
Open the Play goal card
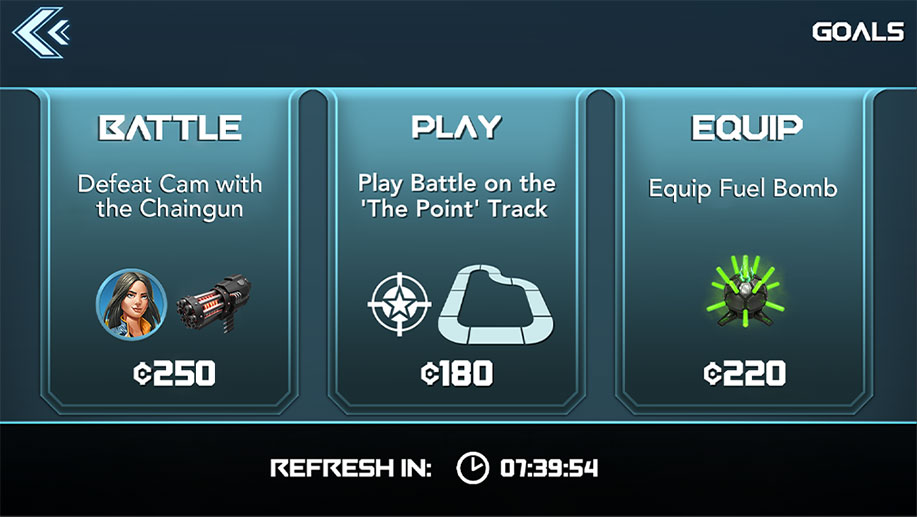(457, 250)
